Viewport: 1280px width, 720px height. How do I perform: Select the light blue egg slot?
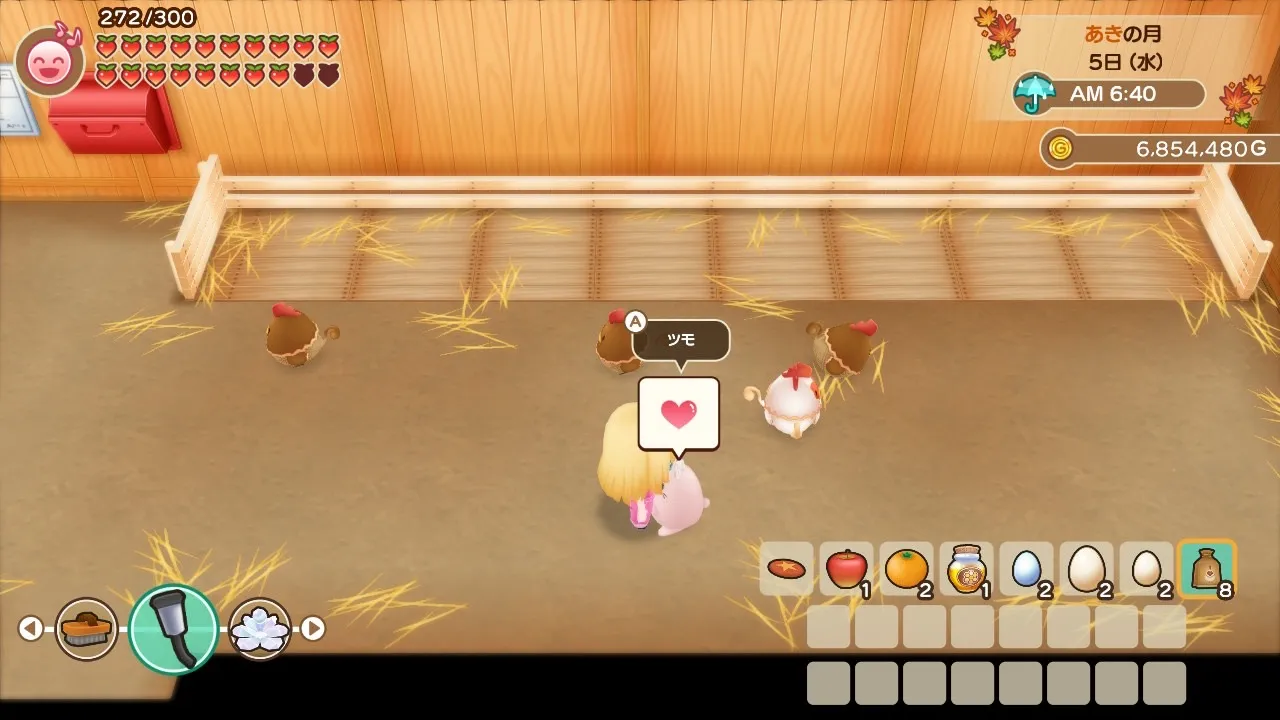(1026, 569)
